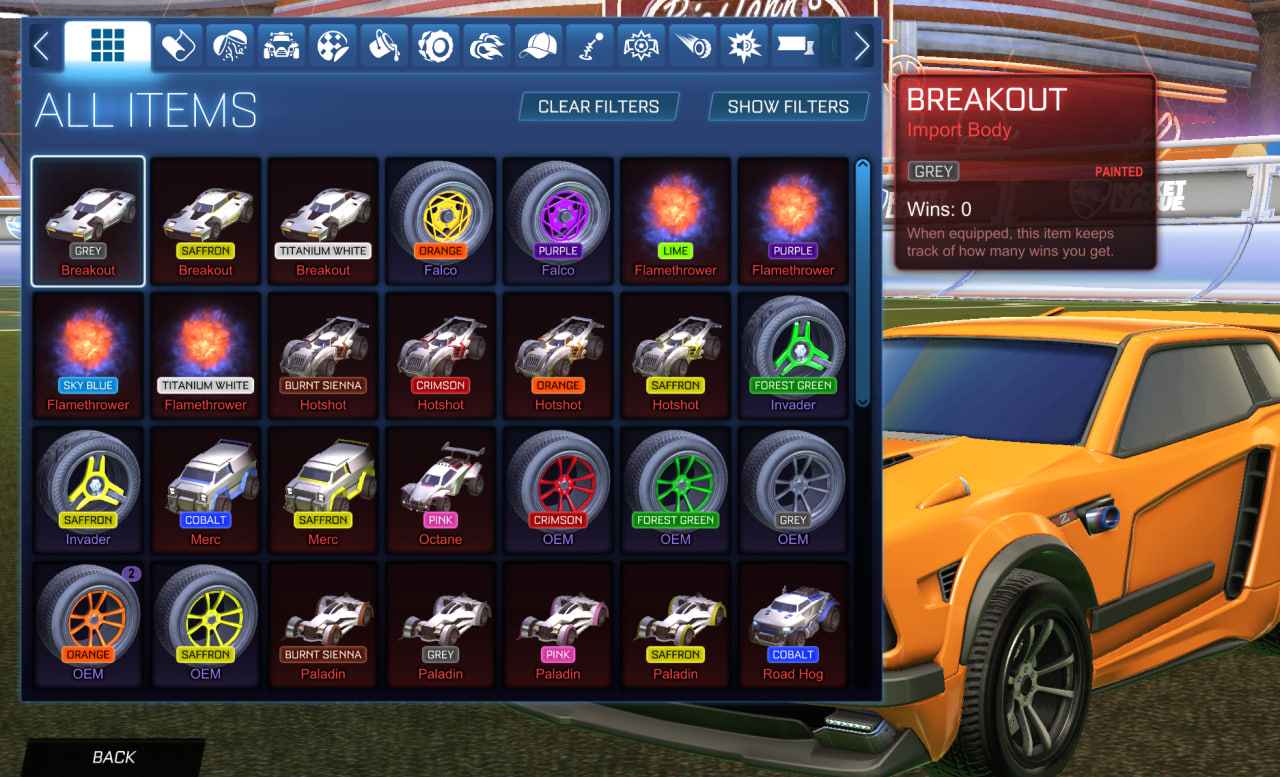Viewport: 1280px width, 777px height.
Task: Select the Orange Falco wheel
Action: coord(440,220)
